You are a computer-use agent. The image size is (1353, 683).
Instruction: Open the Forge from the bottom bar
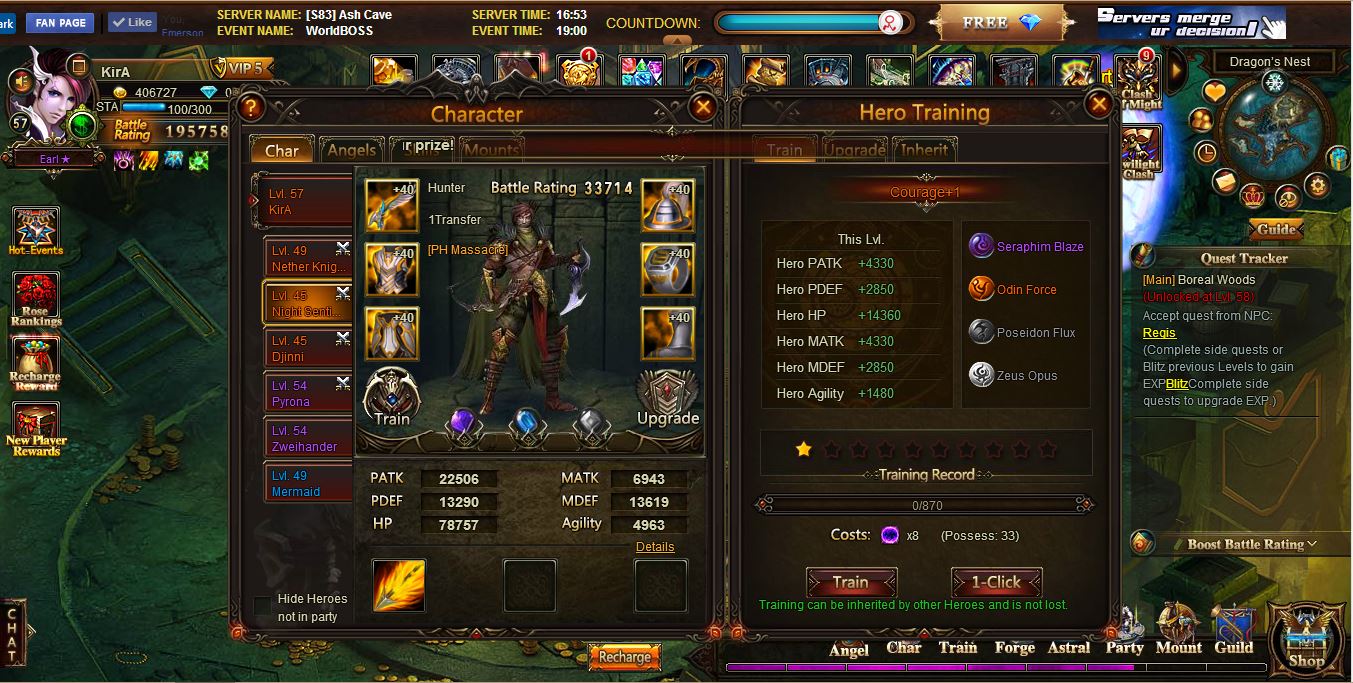point(1014,647)
